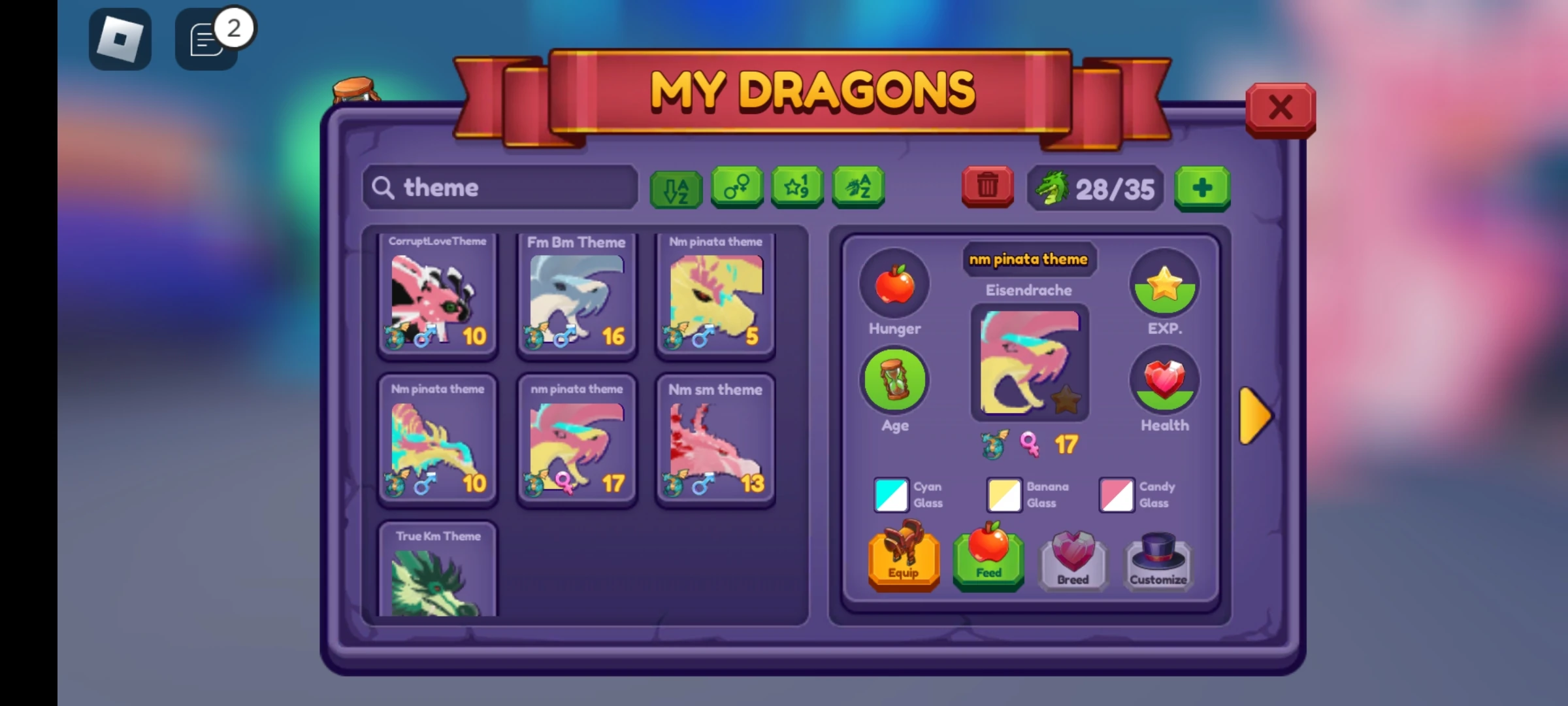Sort dragons by level with star icon
The image size is (1568, 706).
tap(797, 188)
